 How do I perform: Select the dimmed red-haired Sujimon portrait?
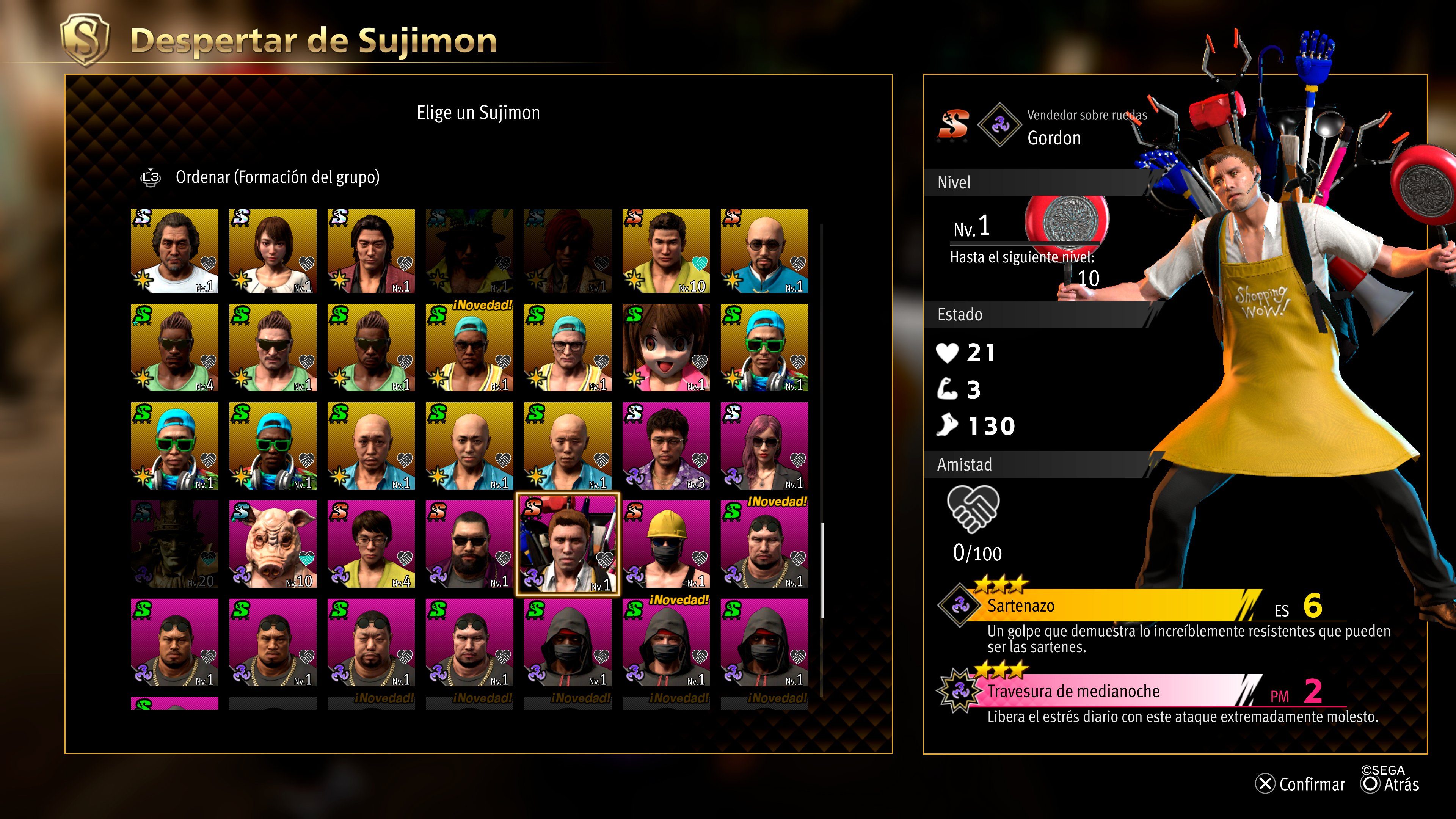[x=568, y=251]
